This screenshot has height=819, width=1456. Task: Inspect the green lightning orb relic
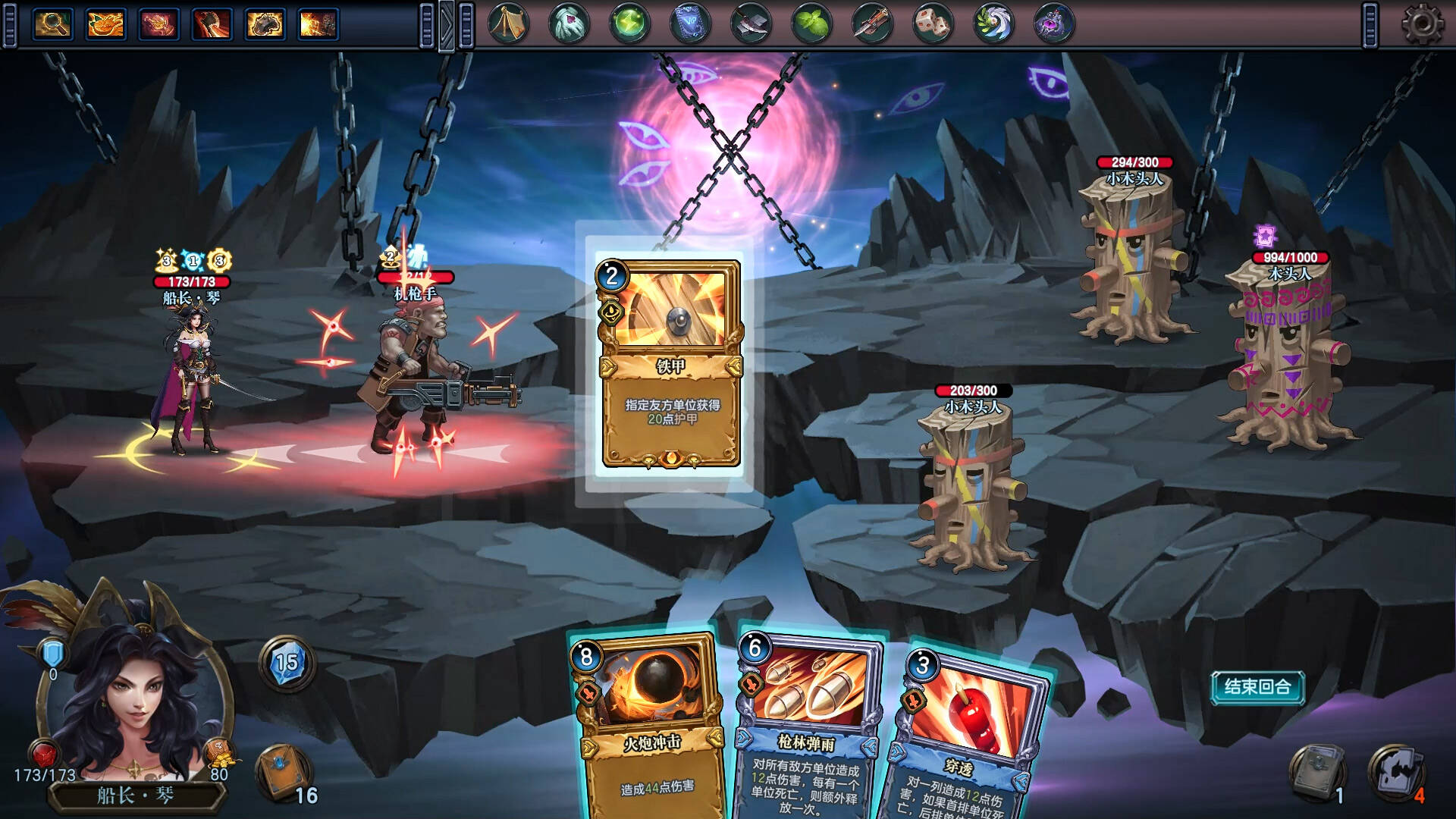629,24
